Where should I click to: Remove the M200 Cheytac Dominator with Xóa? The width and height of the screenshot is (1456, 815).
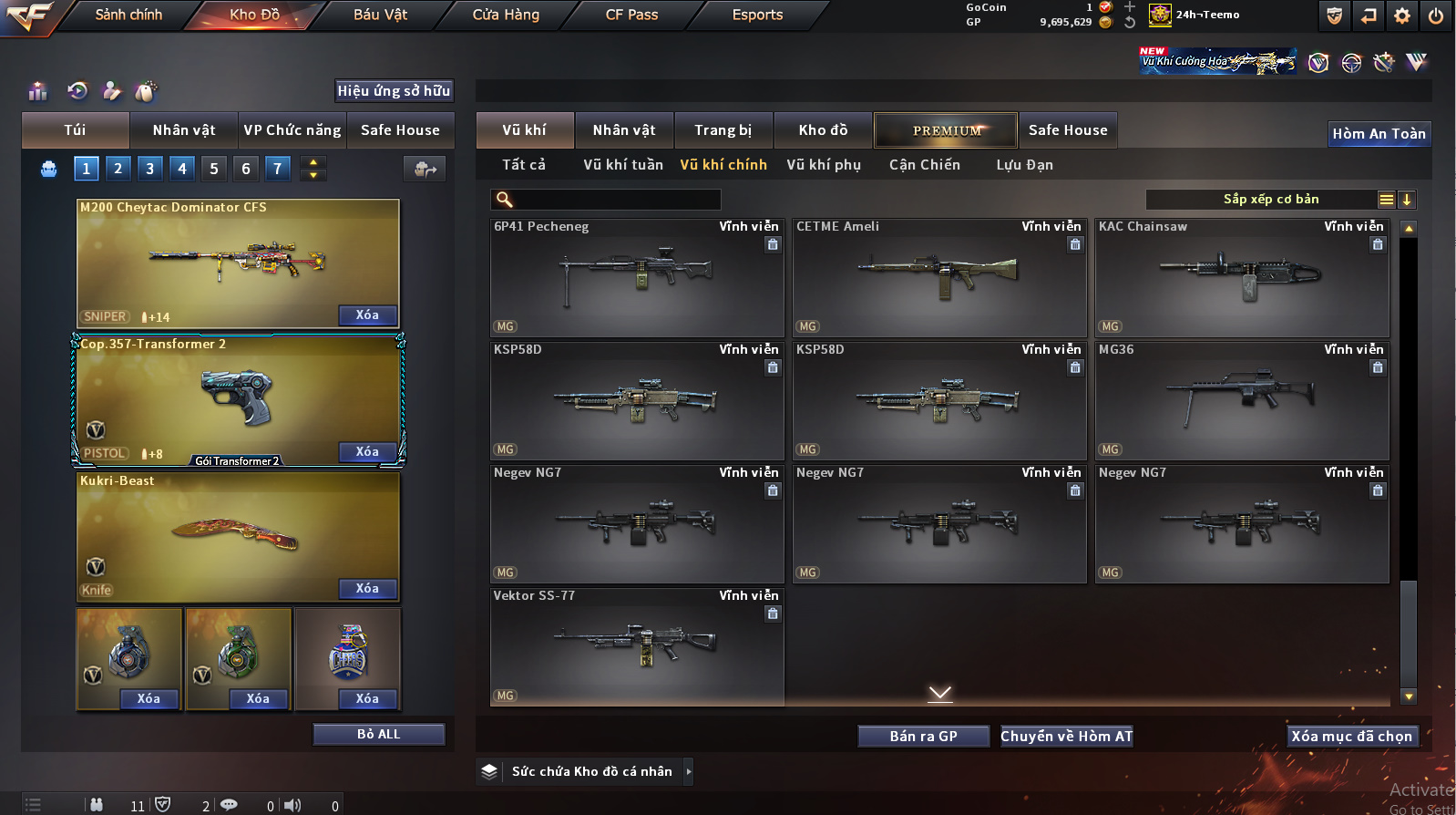tap(367, 315)
